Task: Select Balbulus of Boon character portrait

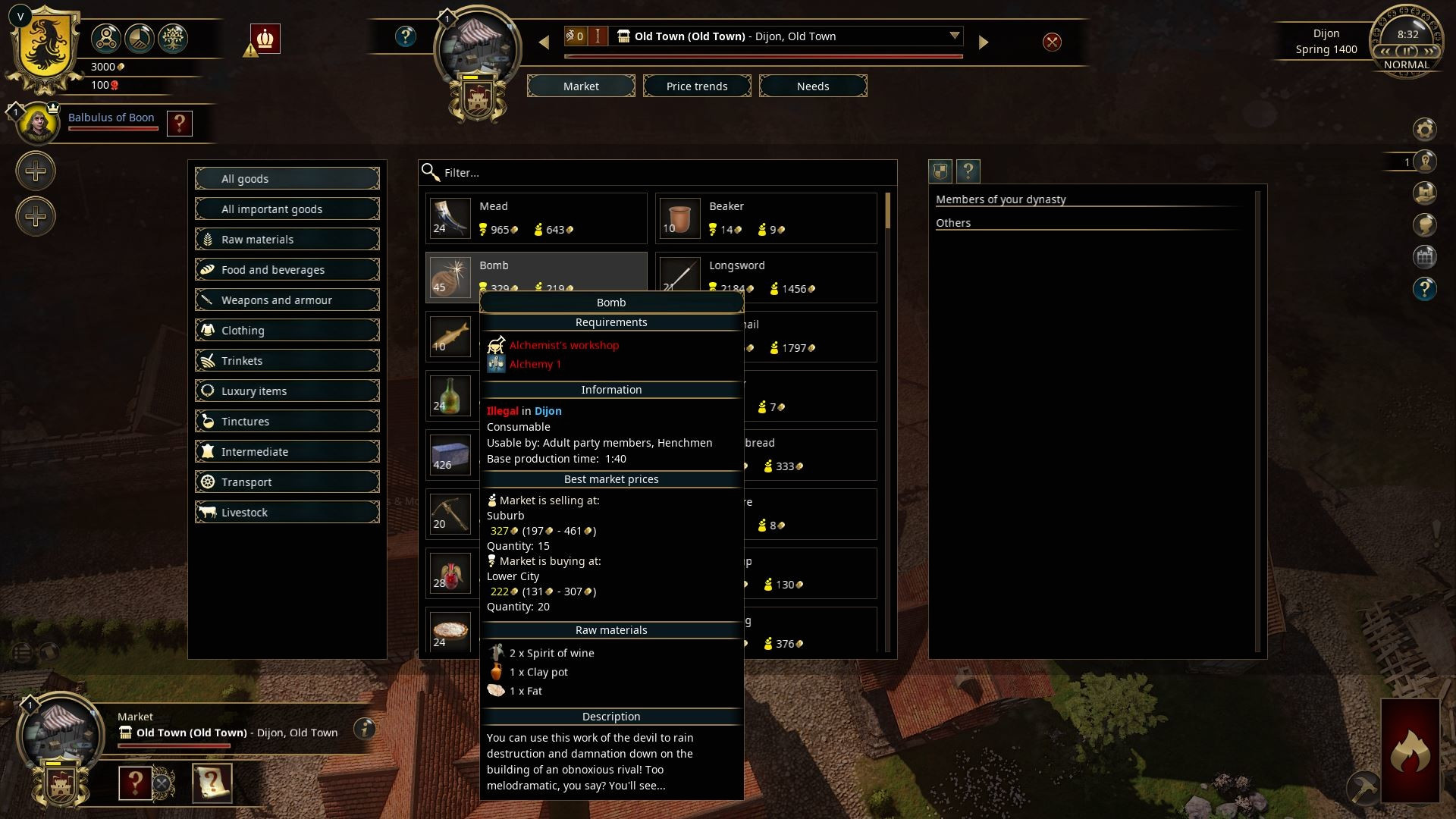Action: click(x=36, y=123)
